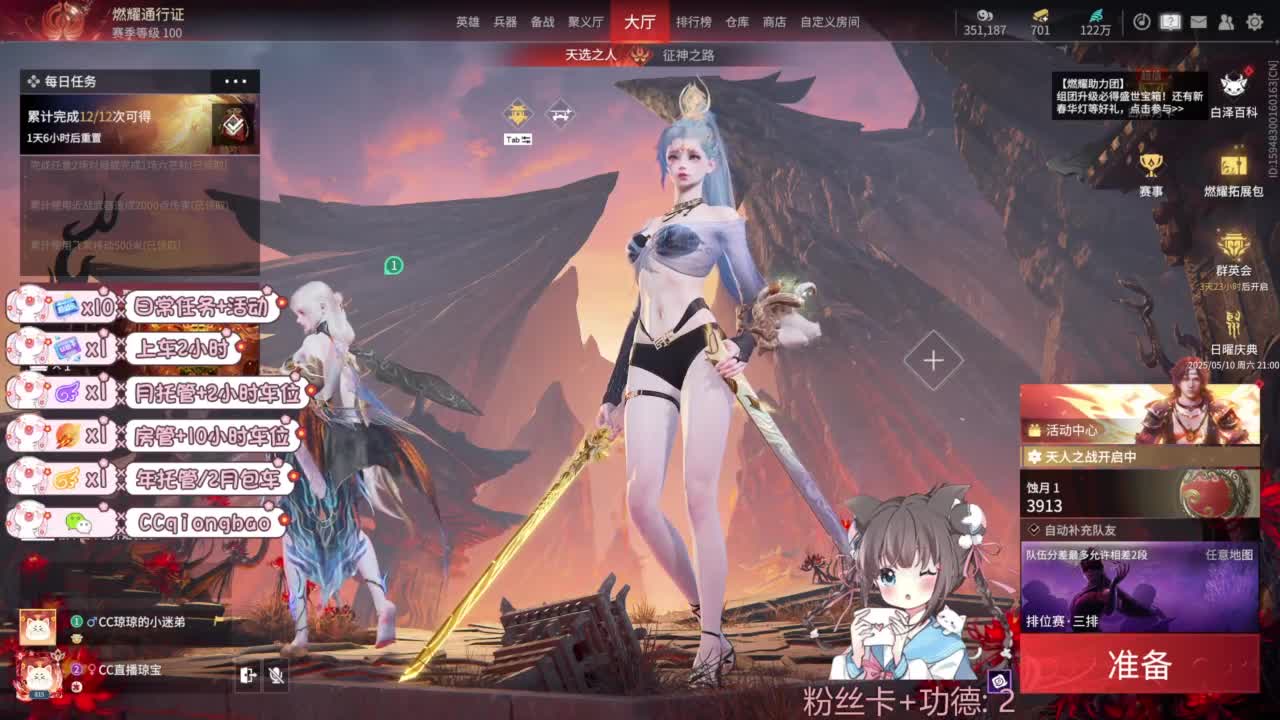This screenshot has height=720, width=1280.
Task: Open the mail inbox icon
Action: [x=1198, y=21]
